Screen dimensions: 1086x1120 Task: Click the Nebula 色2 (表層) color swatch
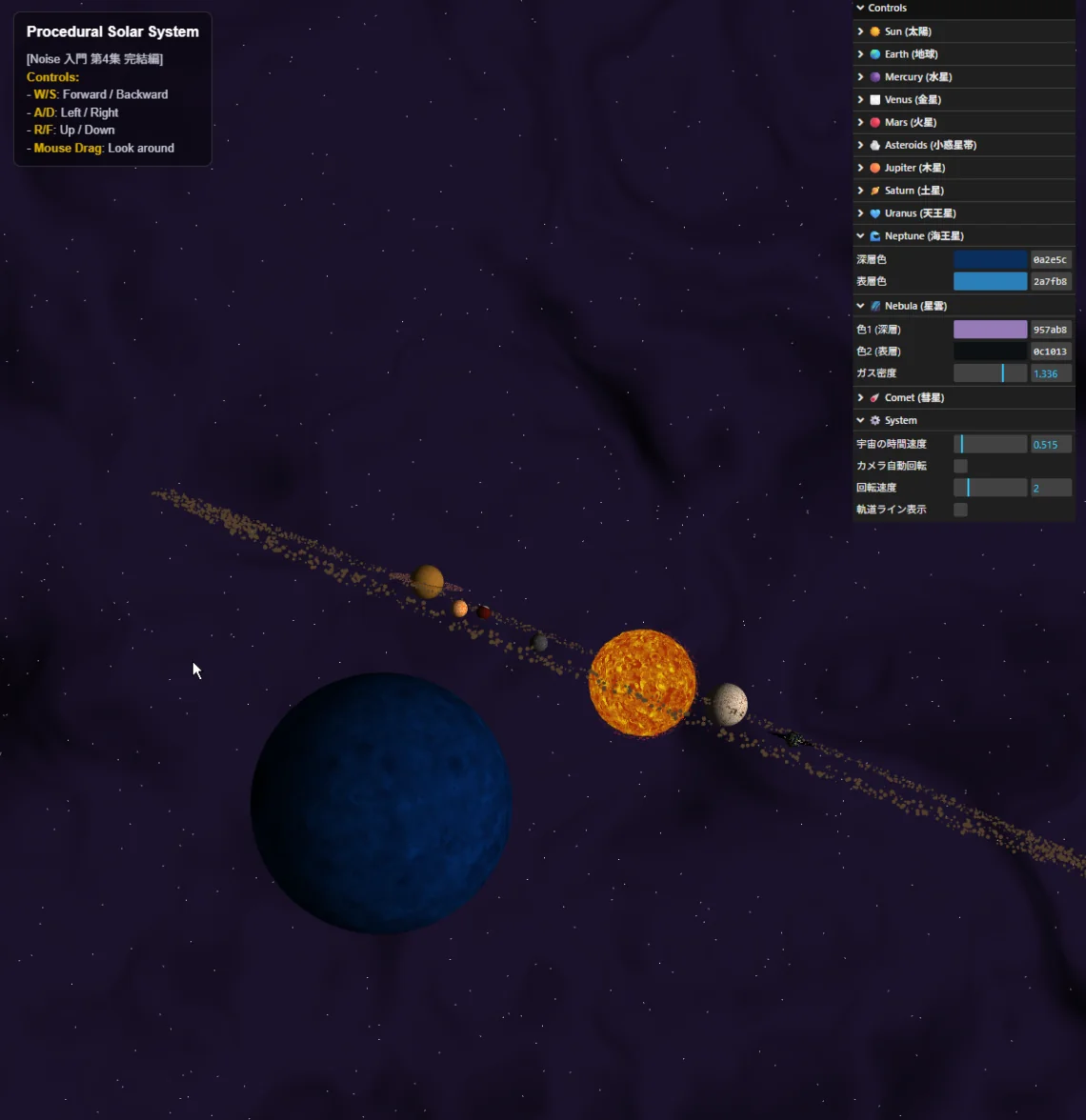[x=990, y=351]
